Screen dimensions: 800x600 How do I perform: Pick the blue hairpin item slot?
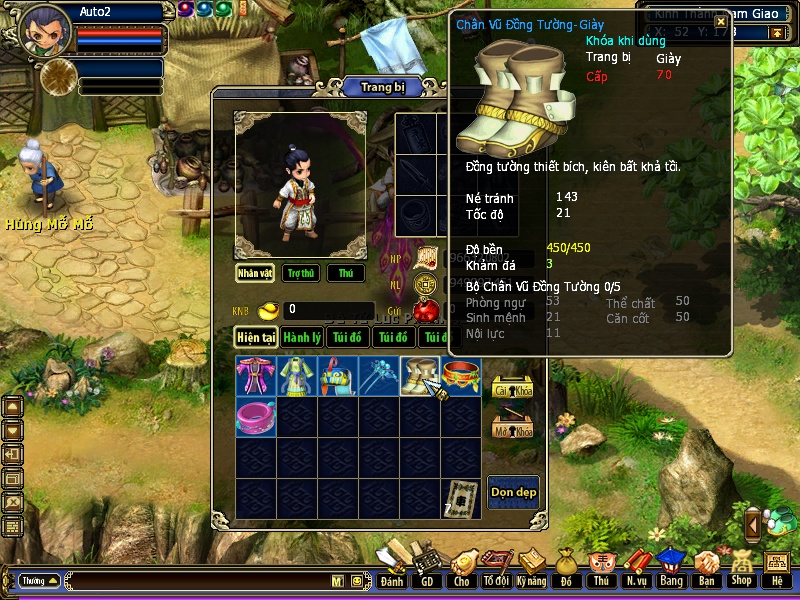tap(379, 376)
